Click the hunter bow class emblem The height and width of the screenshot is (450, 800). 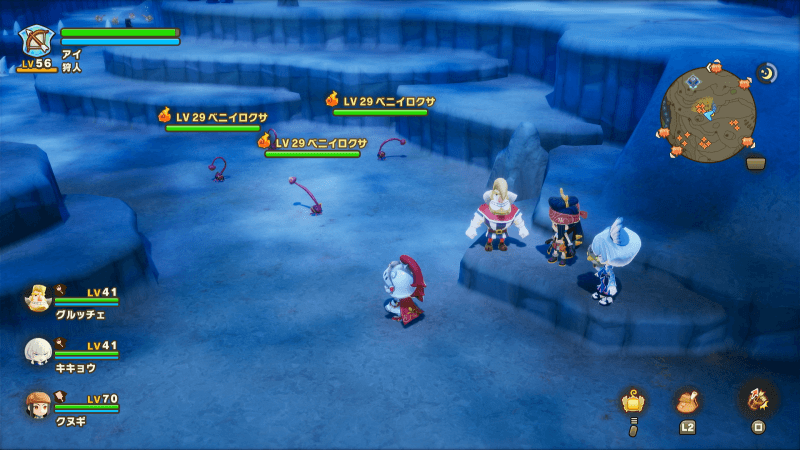point(36,42)
